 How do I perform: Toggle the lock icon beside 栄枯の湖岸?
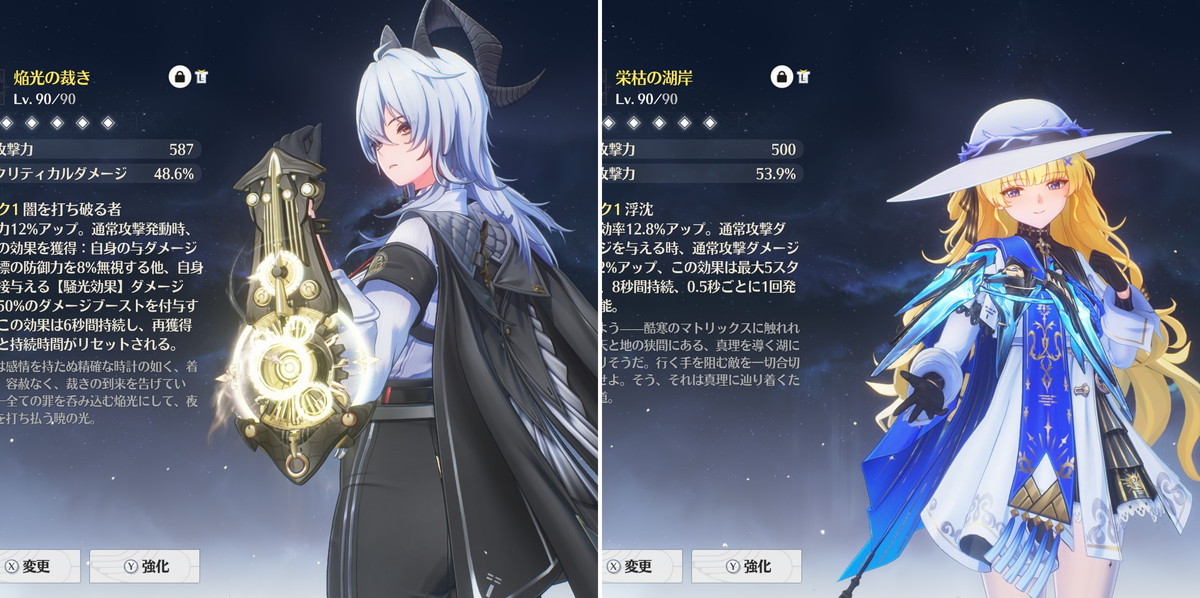coord(782,77)
